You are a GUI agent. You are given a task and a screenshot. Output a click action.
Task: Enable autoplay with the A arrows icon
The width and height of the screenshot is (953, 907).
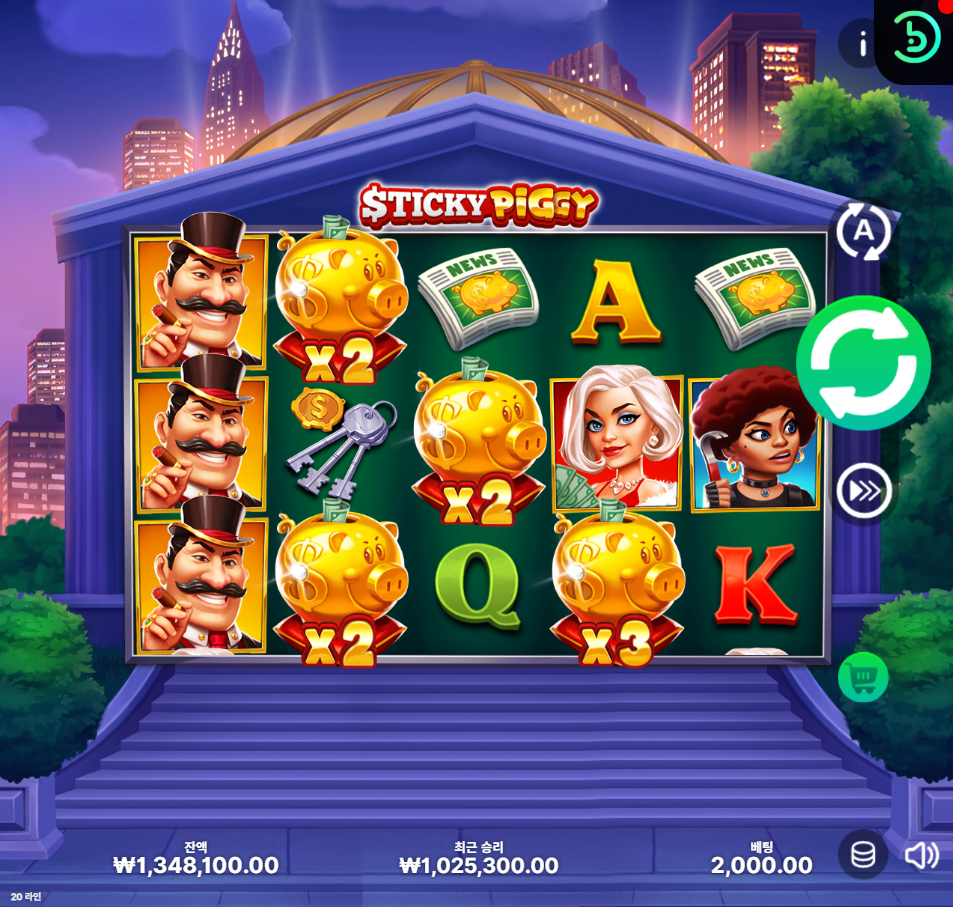tap(862, 232)
